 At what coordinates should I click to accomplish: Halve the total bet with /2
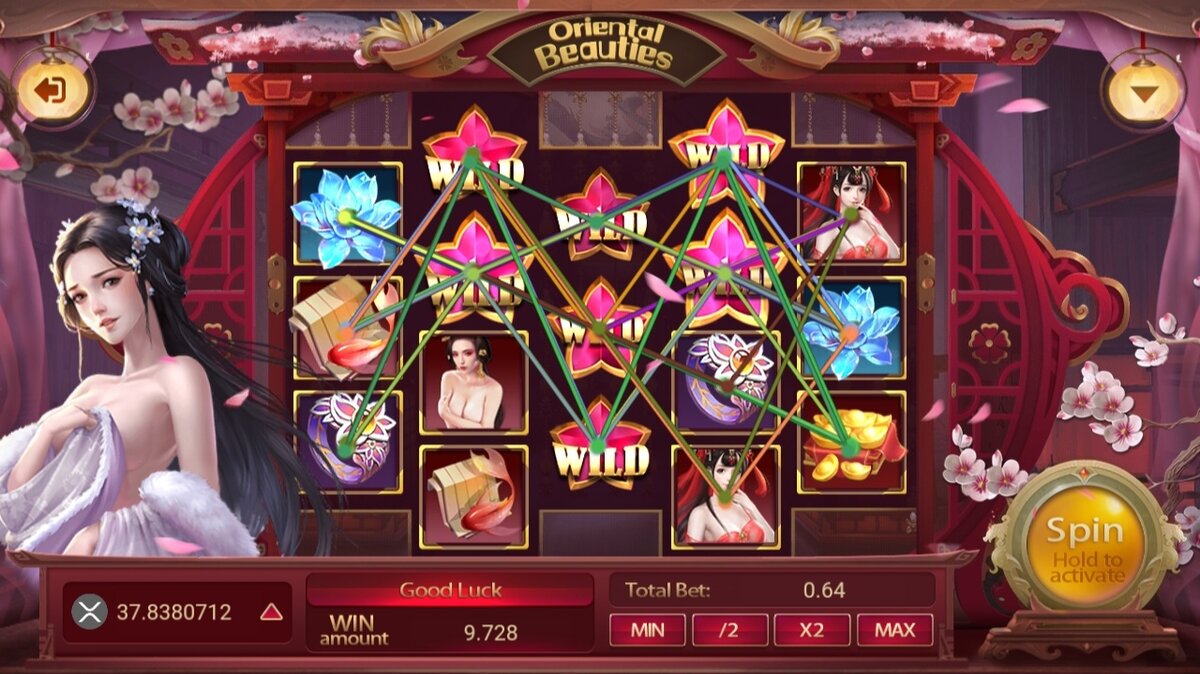pos(730,630)
